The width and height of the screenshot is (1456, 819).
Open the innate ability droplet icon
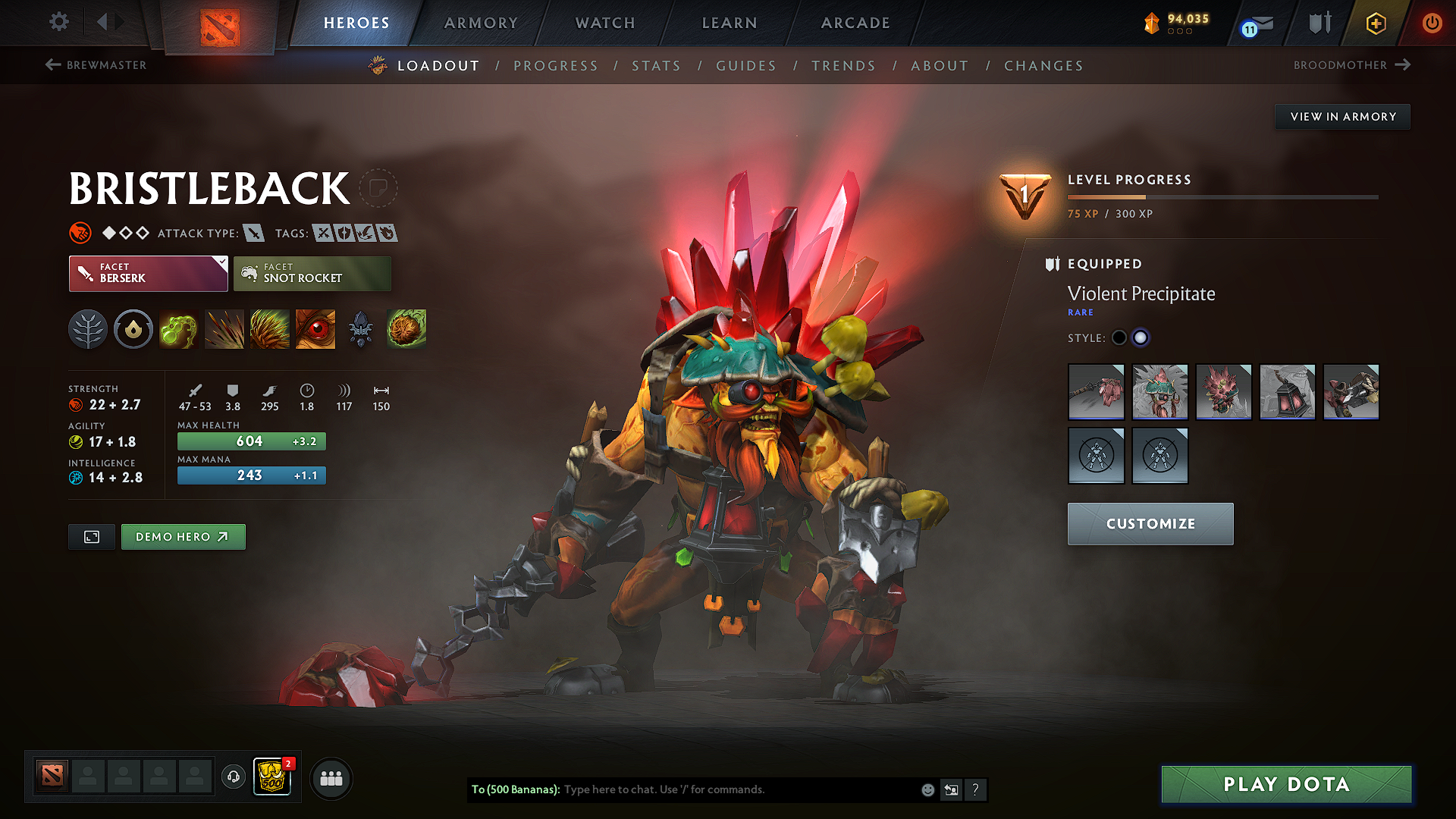[x=133, y=329]
